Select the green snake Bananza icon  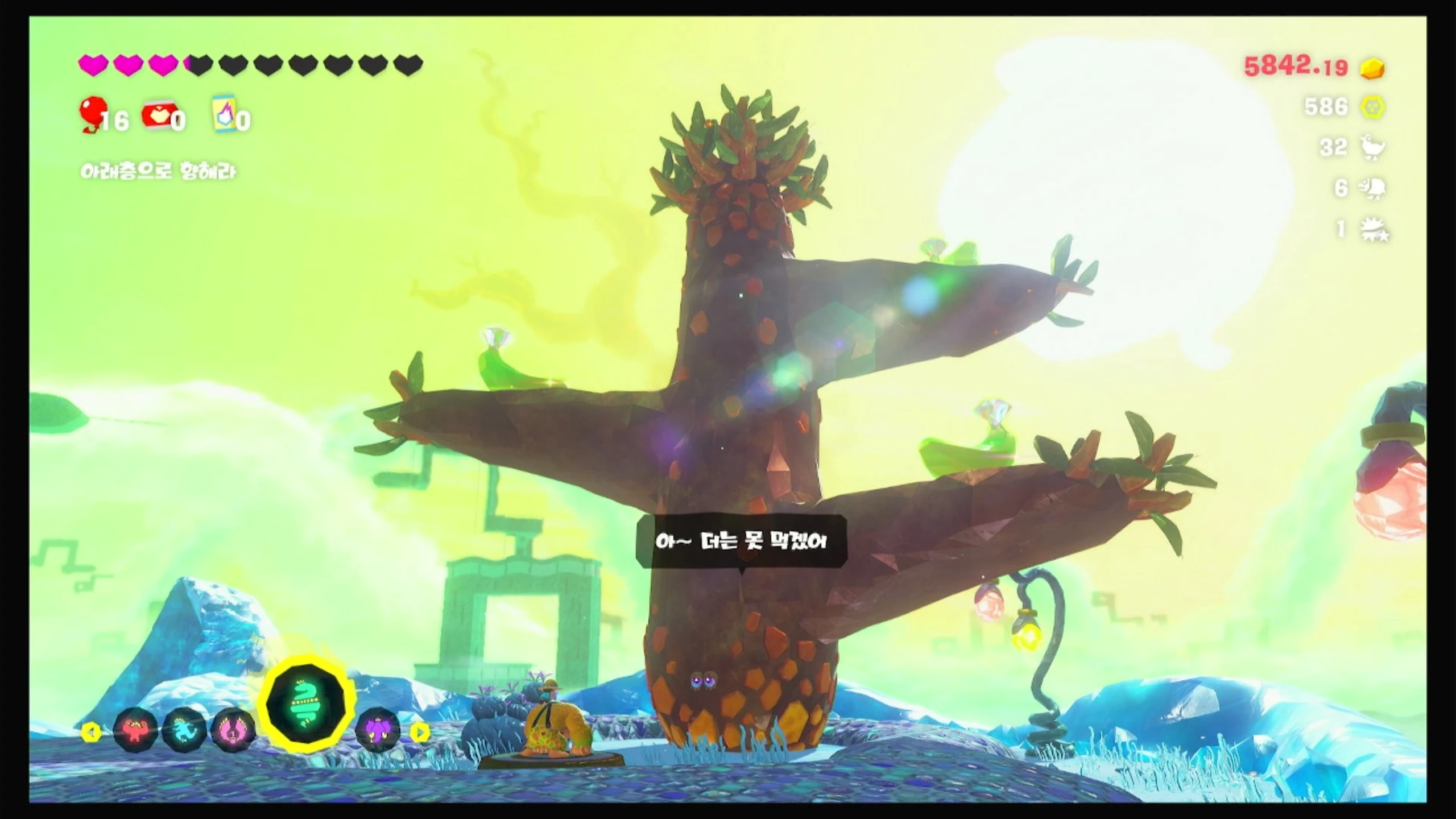306,705
